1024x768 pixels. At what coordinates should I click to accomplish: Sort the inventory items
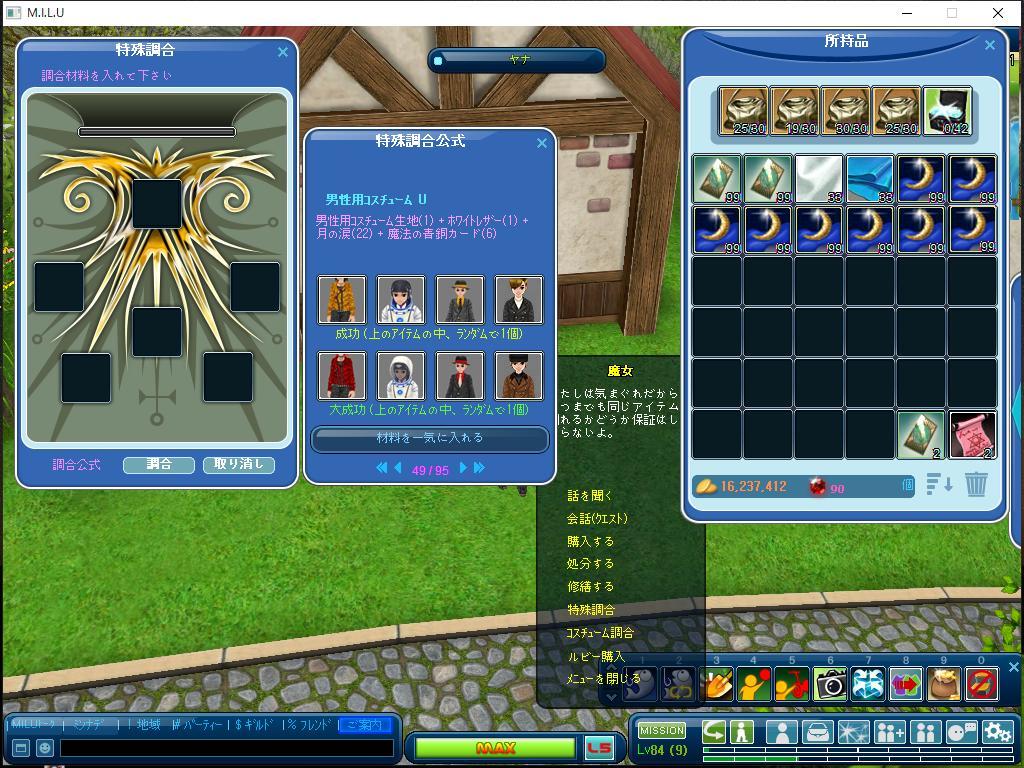tap(939, 485)
